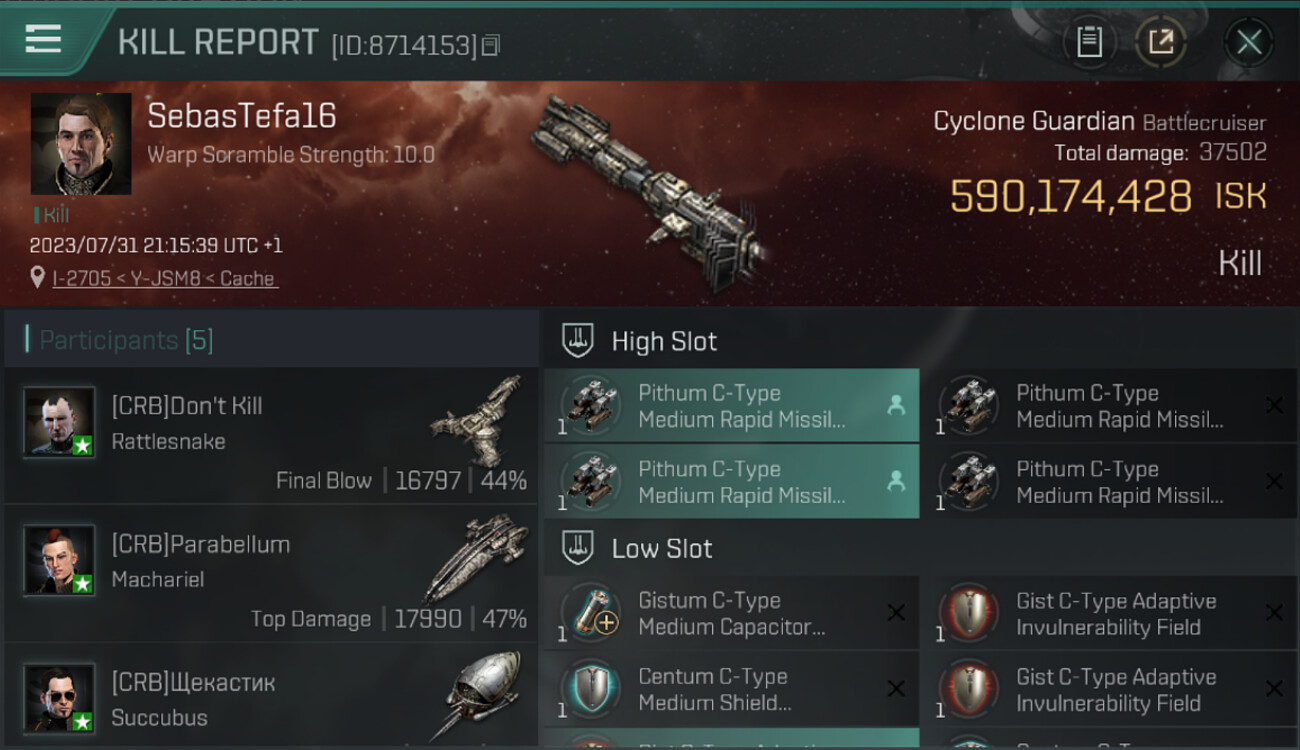Open the hamburger menu
The height and width of the screenshot is (750, 1300).
coord(43,39)
